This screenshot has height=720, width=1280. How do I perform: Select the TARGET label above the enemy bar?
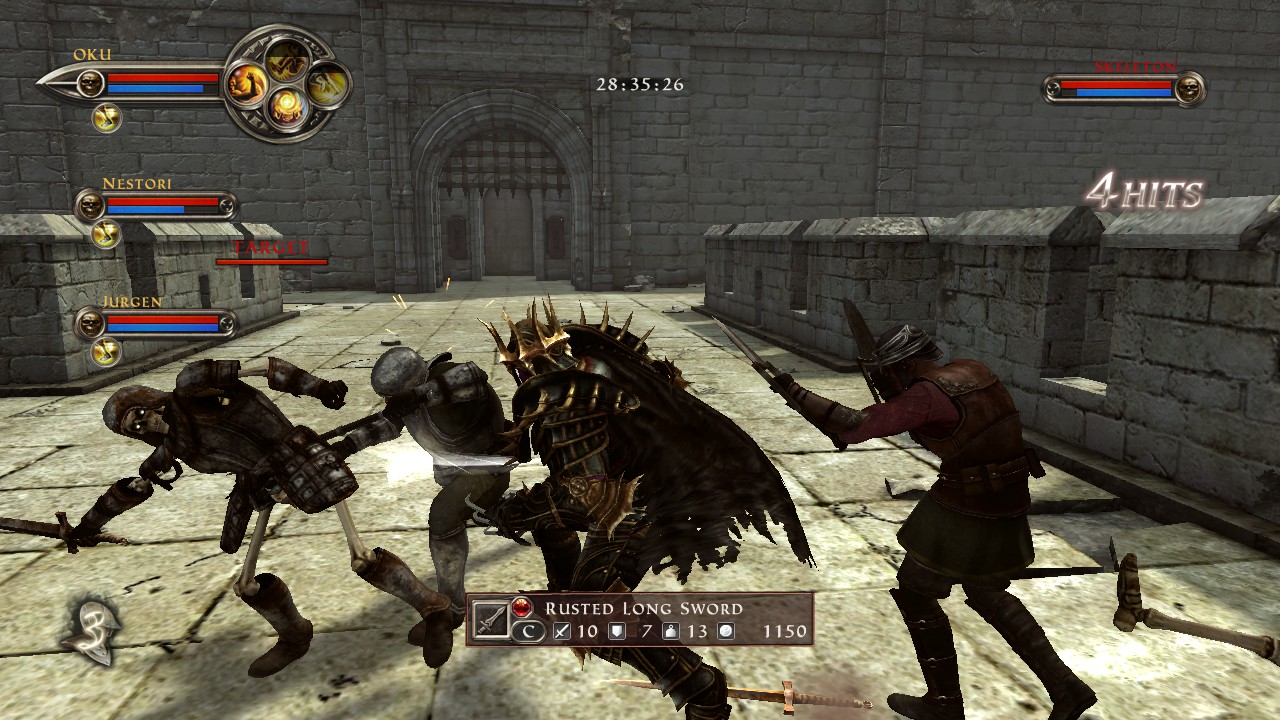270,245
